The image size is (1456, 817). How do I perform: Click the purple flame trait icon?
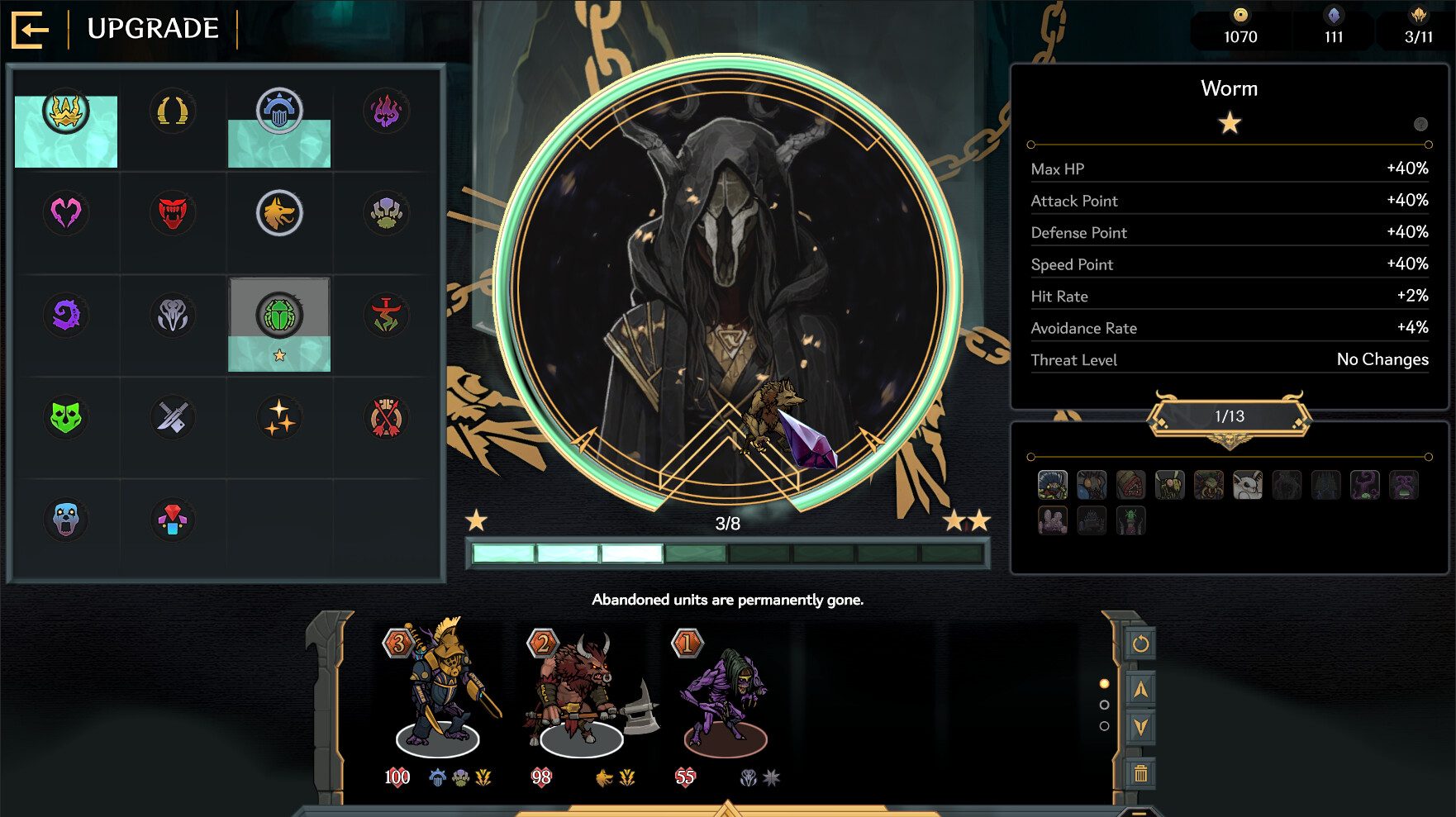385,112
